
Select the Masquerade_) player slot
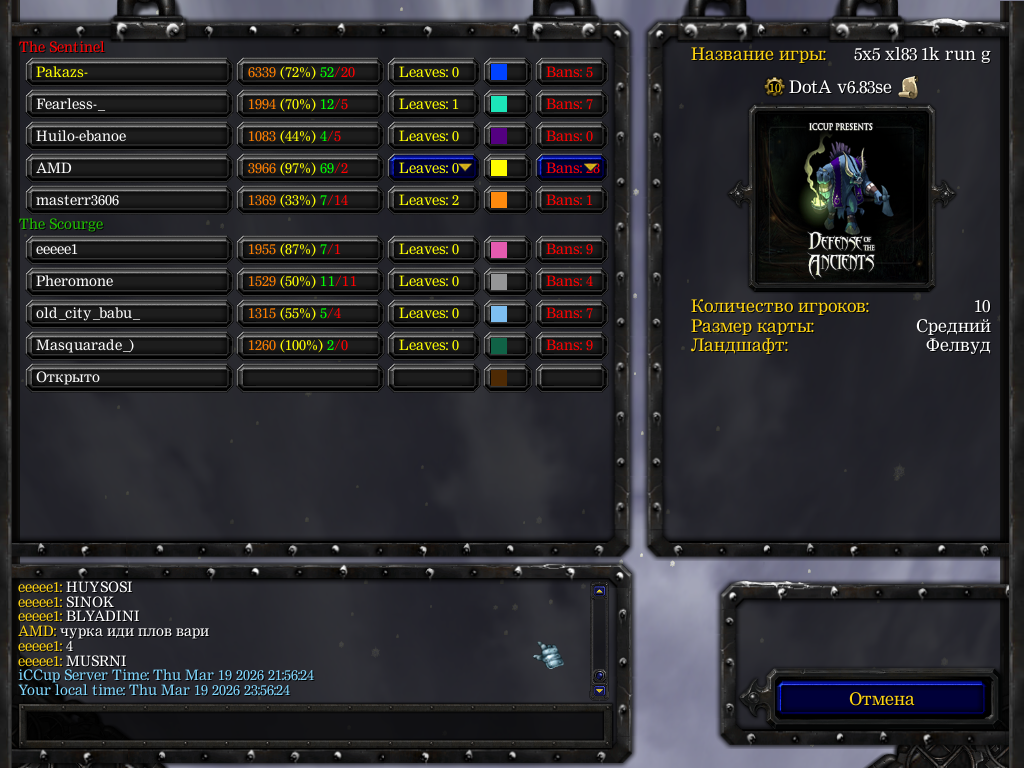coord(129,345)
